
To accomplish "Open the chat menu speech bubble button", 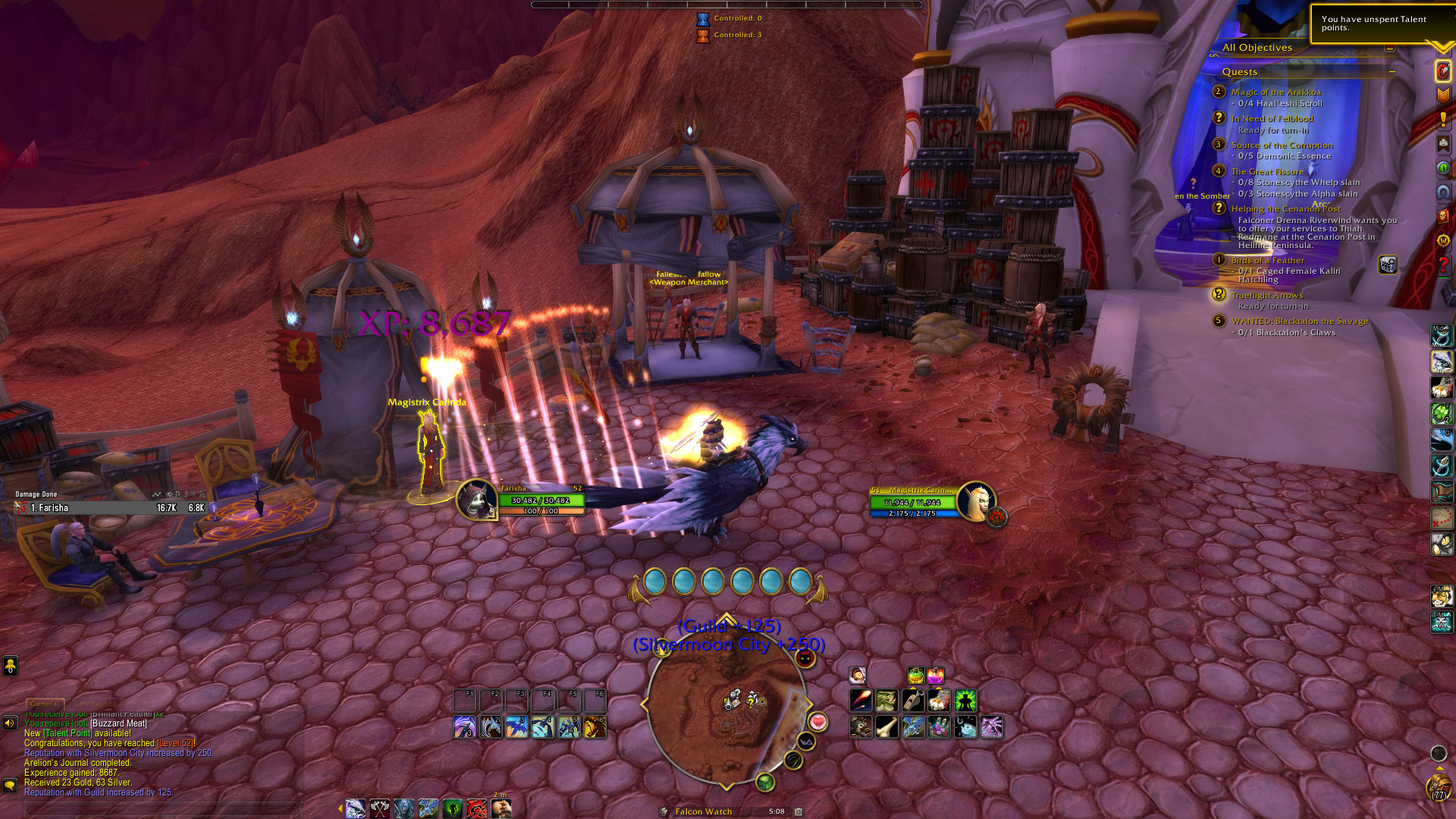I will coord(10,786).
